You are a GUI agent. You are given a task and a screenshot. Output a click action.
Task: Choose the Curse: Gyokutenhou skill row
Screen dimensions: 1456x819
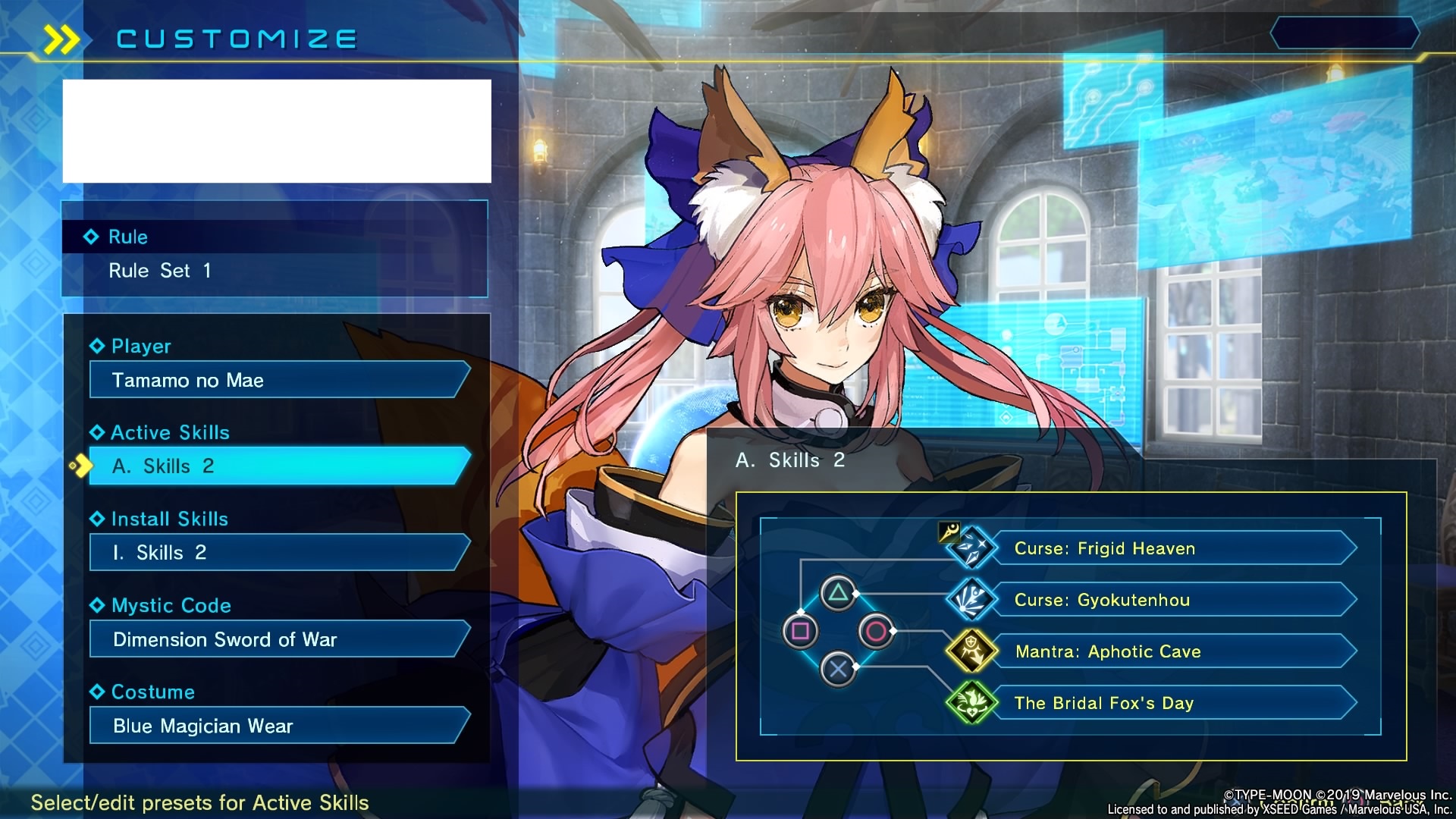pyautogui.click(x=1172, y=600)
